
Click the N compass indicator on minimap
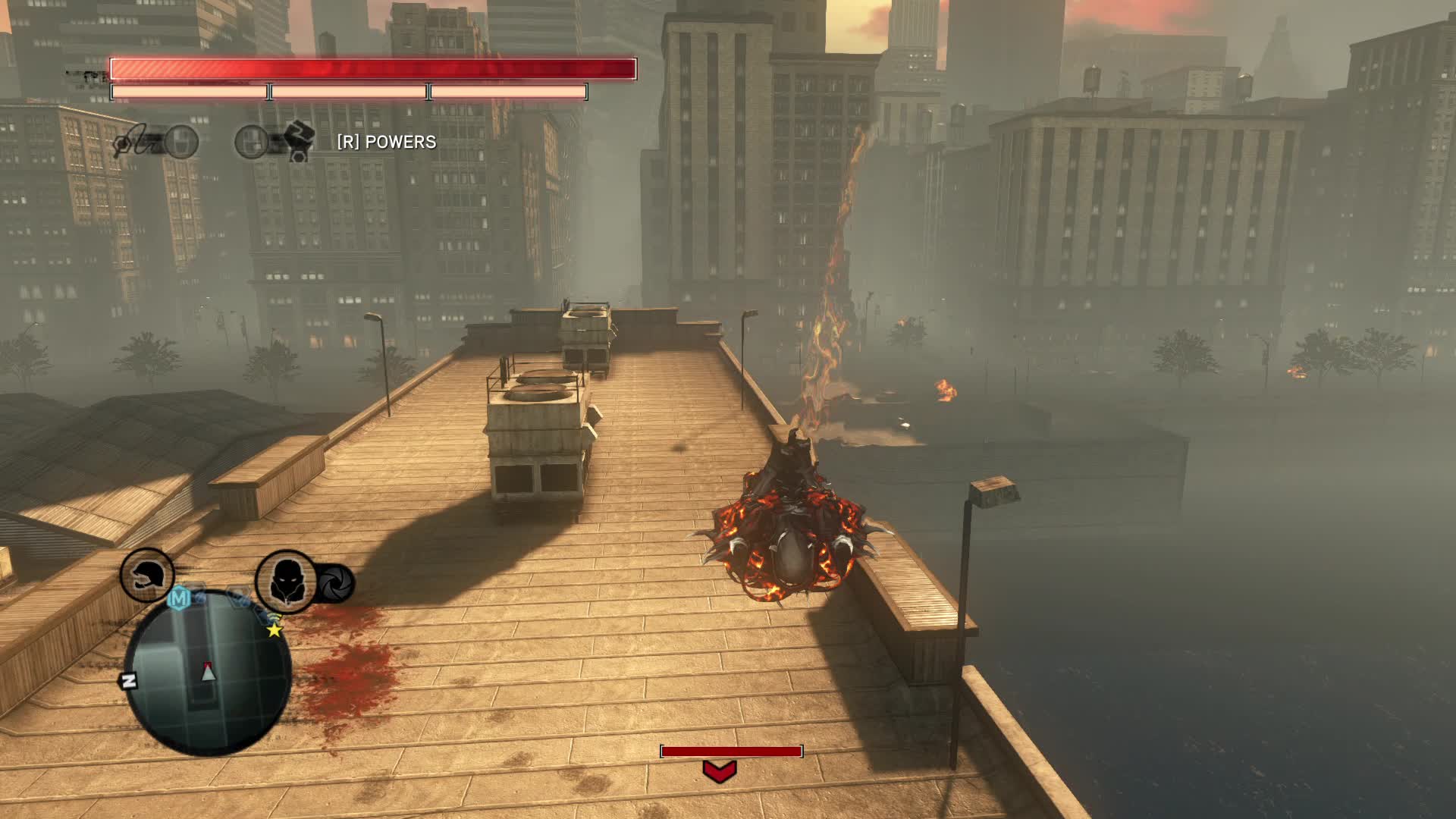click(129, 680)
